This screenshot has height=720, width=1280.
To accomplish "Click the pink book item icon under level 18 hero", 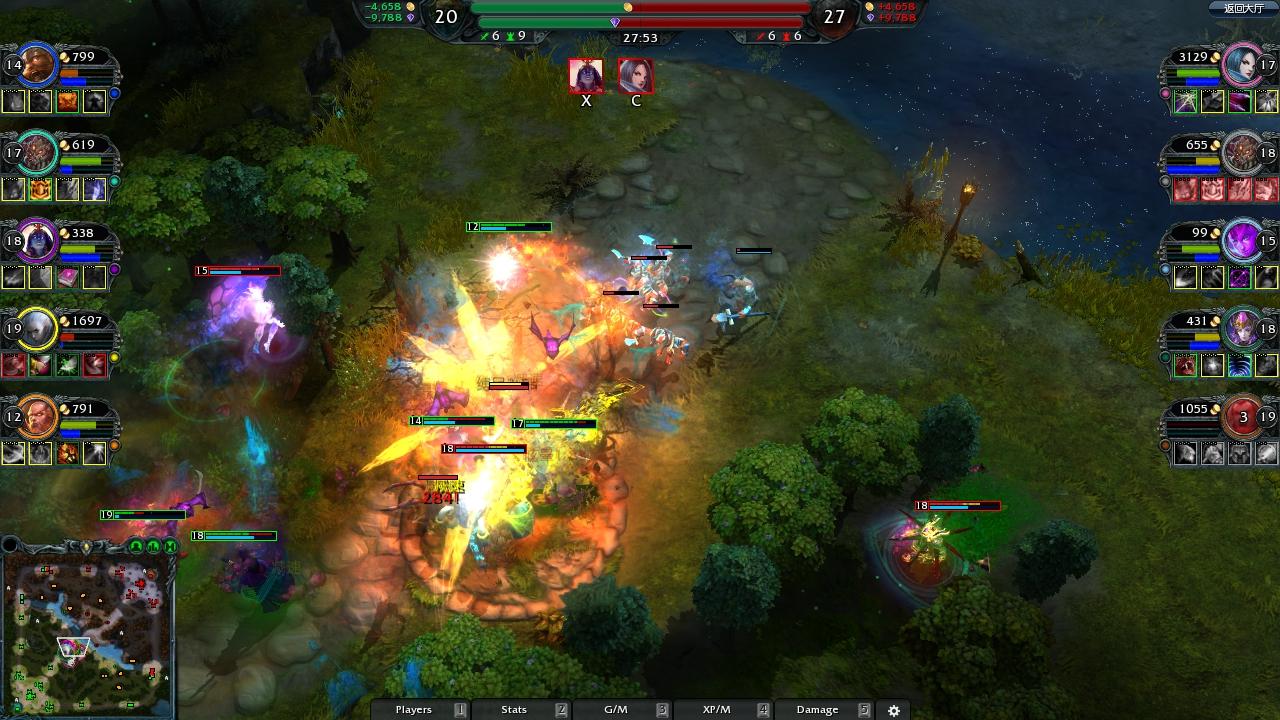I will click(x=67, y=277).
